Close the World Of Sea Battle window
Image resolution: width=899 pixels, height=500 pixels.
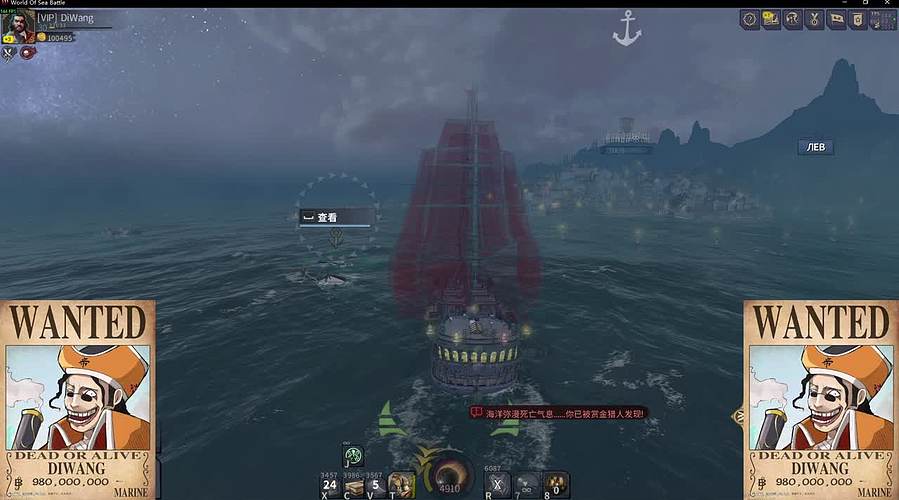(x=889, y=4)
